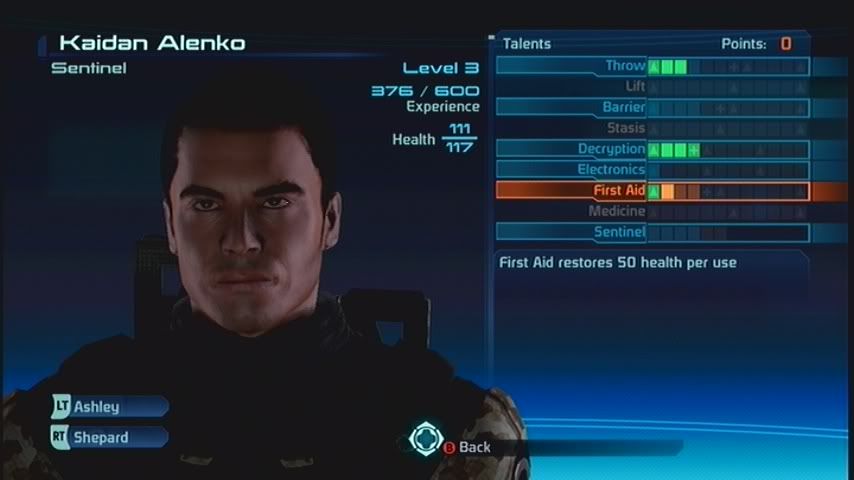
Task: Go back from the squad screen
Action: [466, 447]
